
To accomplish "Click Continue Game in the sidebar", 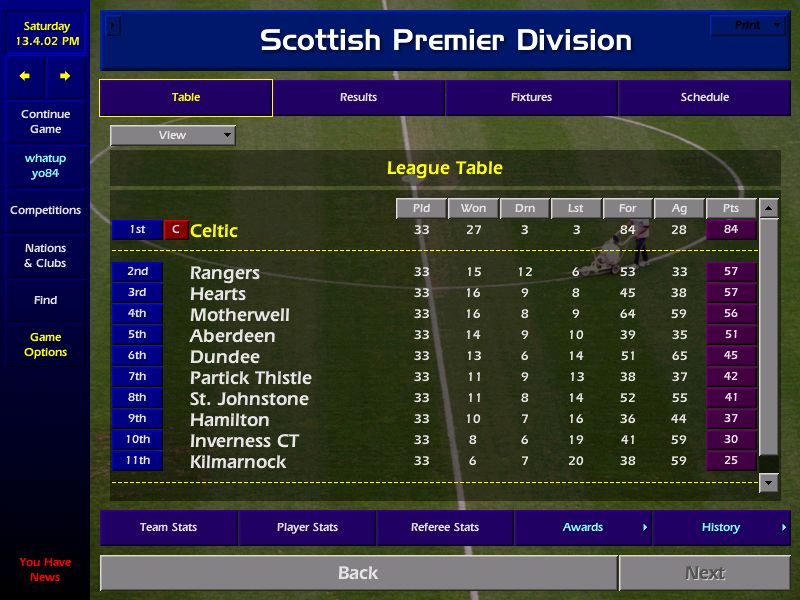I will [x=45, y=122].
